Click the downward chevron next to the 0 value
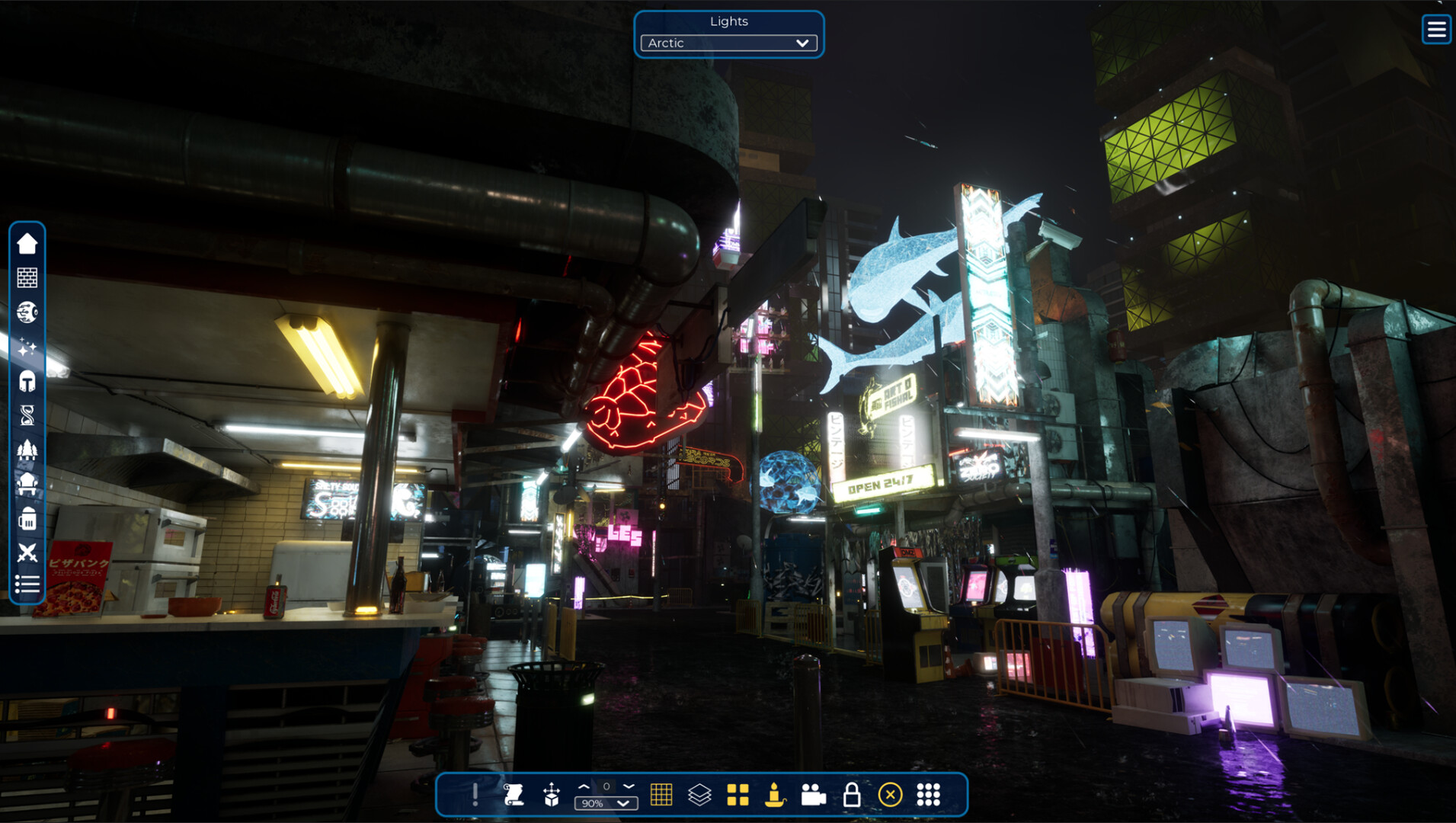Screen dimensions: 1456x823 (x=627, y=787)
